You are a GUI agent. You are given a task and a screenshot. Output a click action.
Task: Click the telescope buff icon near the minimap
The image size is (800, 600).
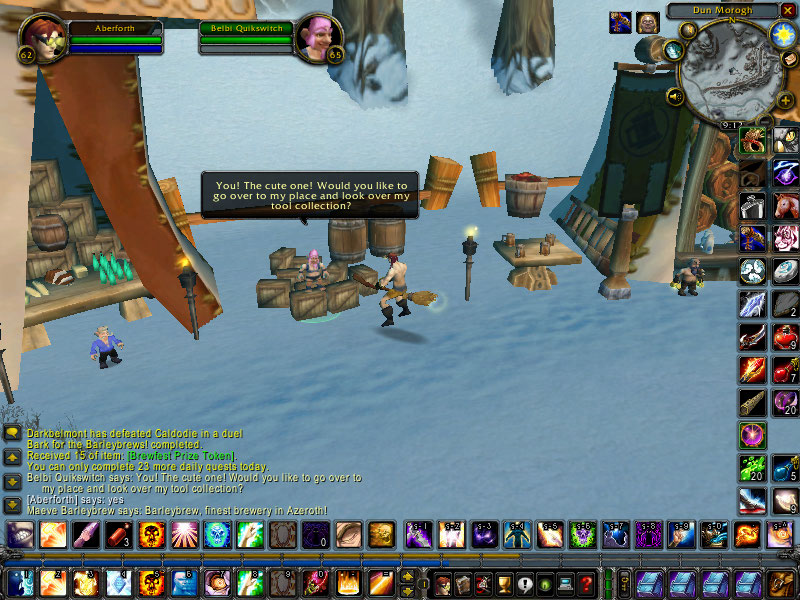(620, 22)
